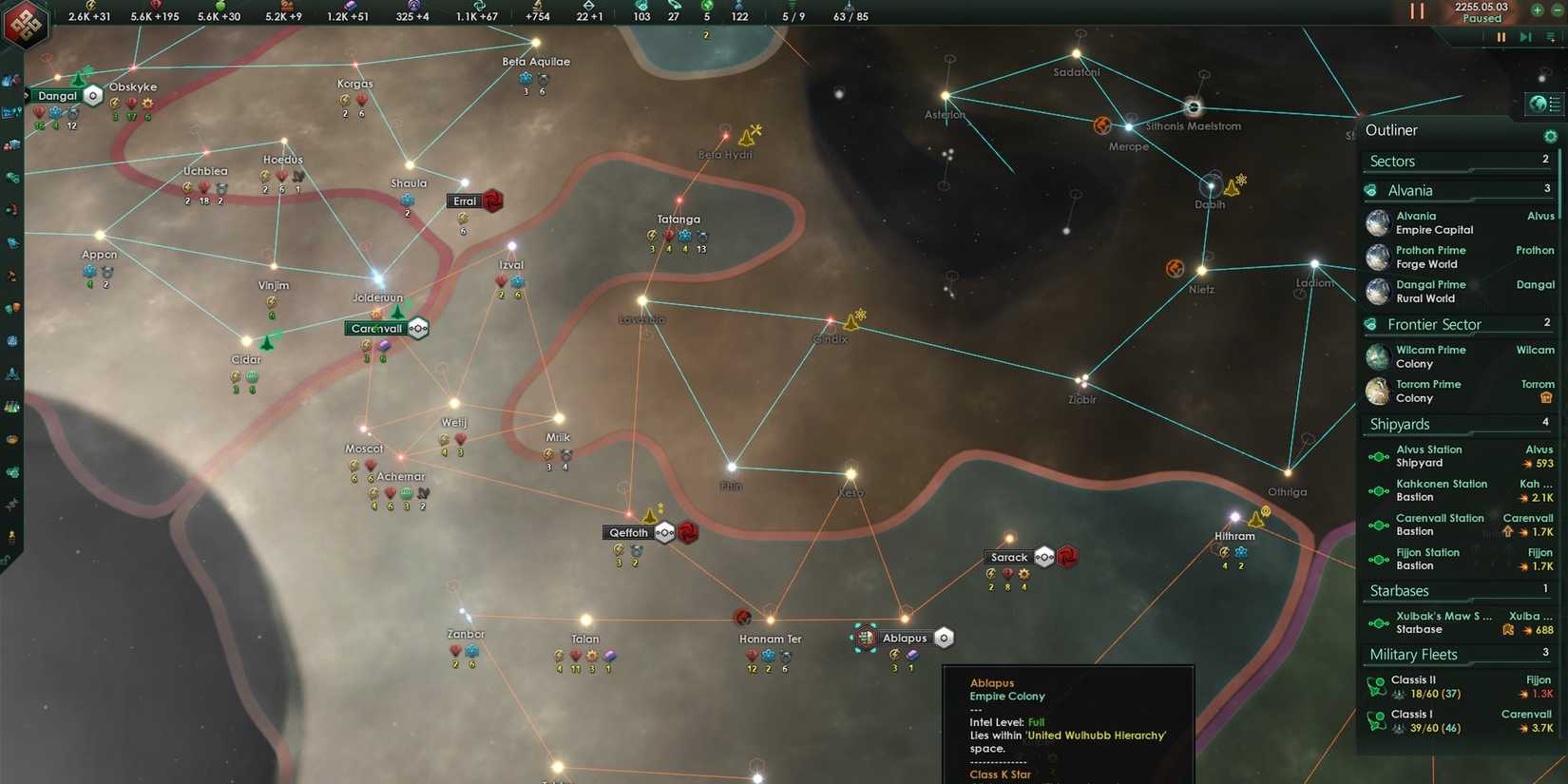Select the Qeffoth system nameplate
This screenshot has height=784, width=1568.
coord(627,533)
